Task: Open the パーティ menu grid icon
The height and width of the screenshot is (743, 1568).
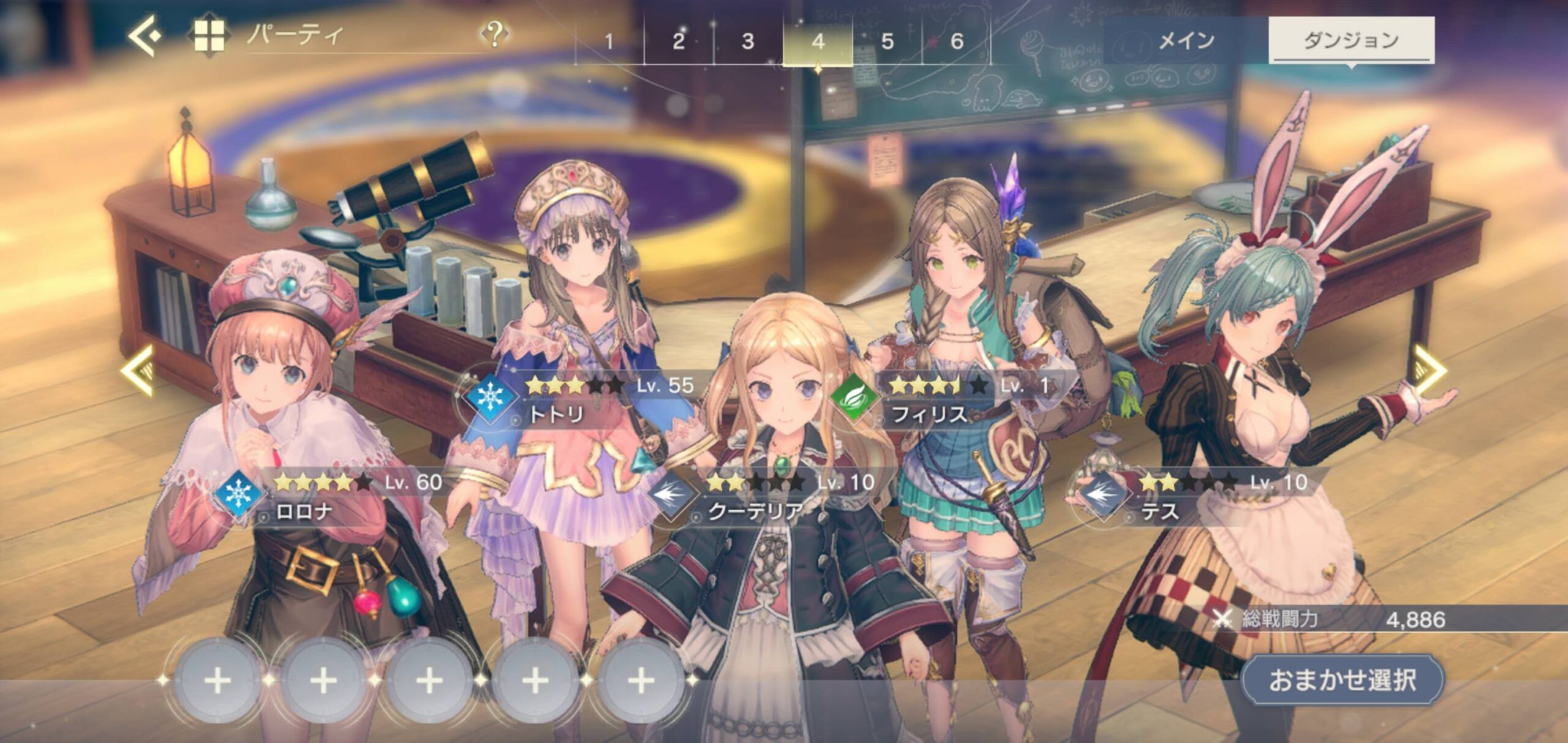Action: (x=209, y=36)
